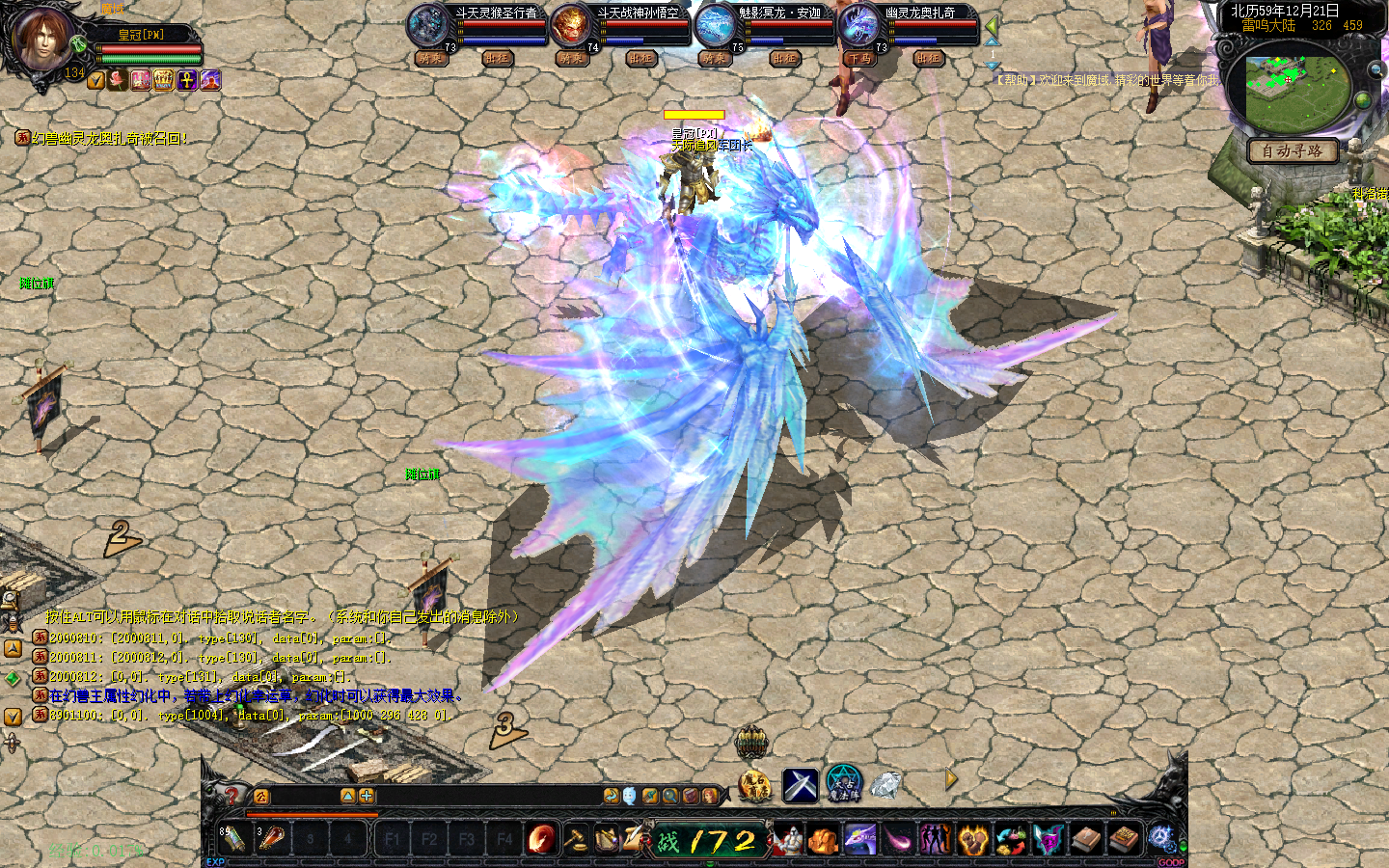Click 出征 under 幽灵龙奥扎奇
This screenshot has width=1389, height=868.
928,59
